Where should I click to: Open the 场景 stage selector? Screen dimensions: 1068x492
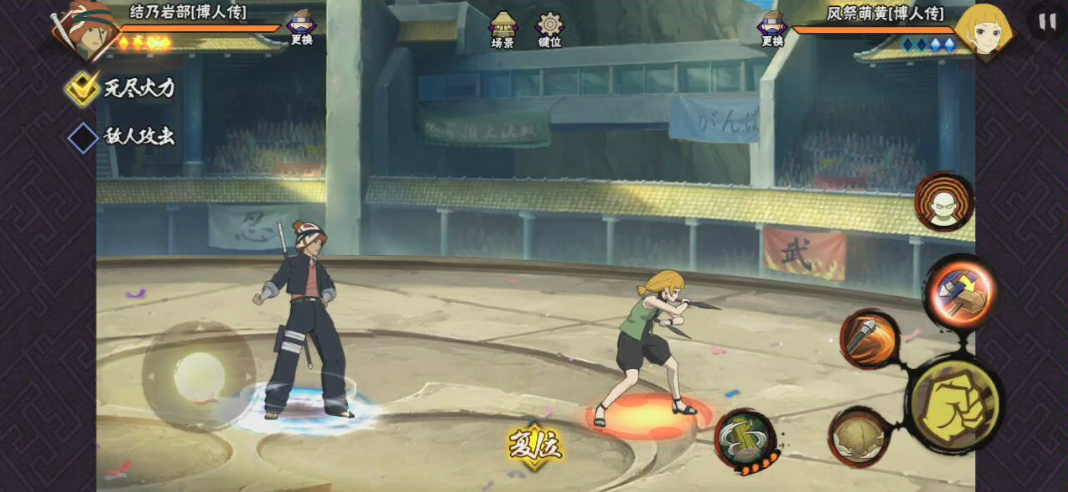point(502,30)
